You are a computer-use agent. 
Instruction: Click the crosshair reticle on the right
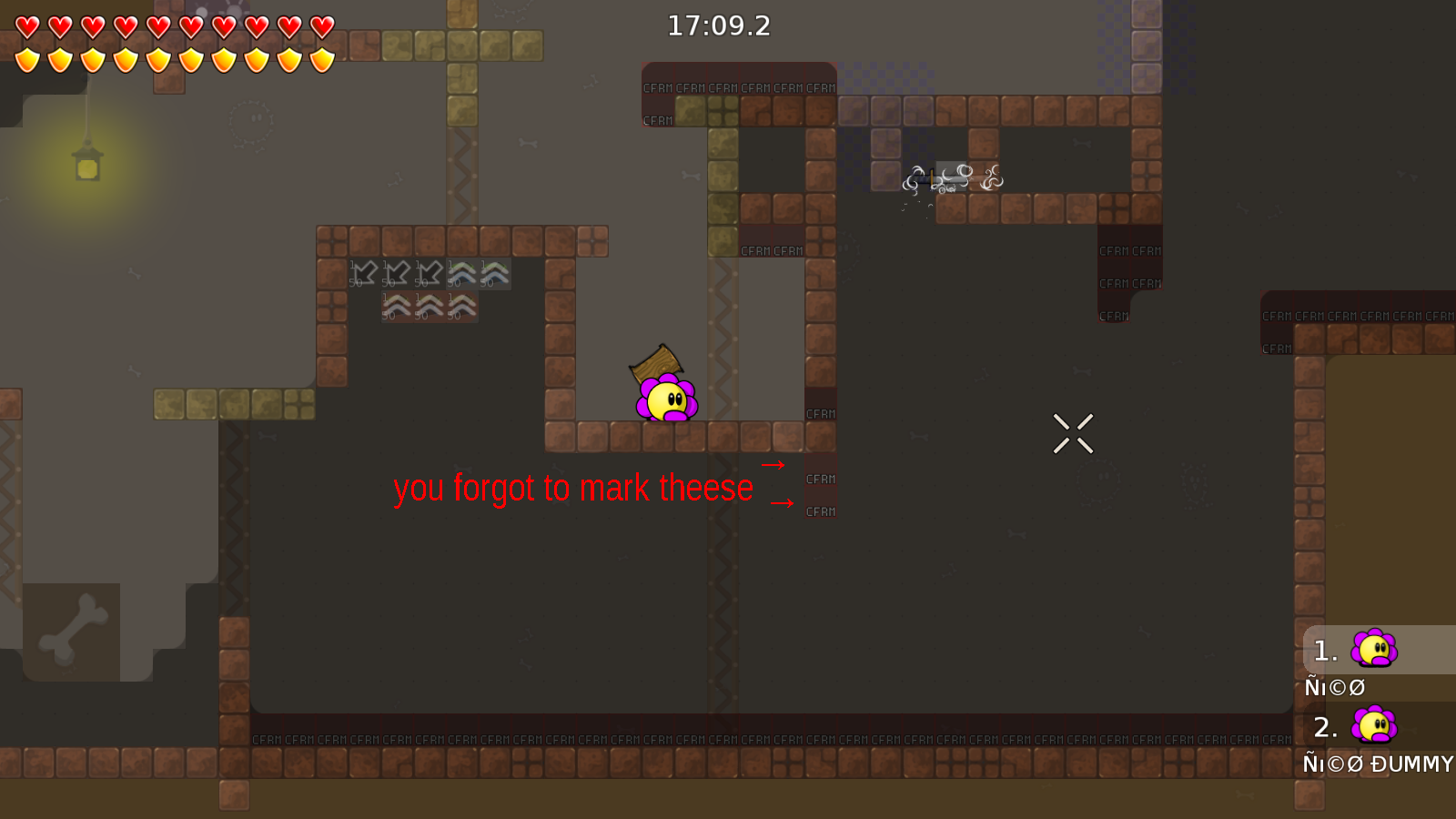[x=1074, y=433]
